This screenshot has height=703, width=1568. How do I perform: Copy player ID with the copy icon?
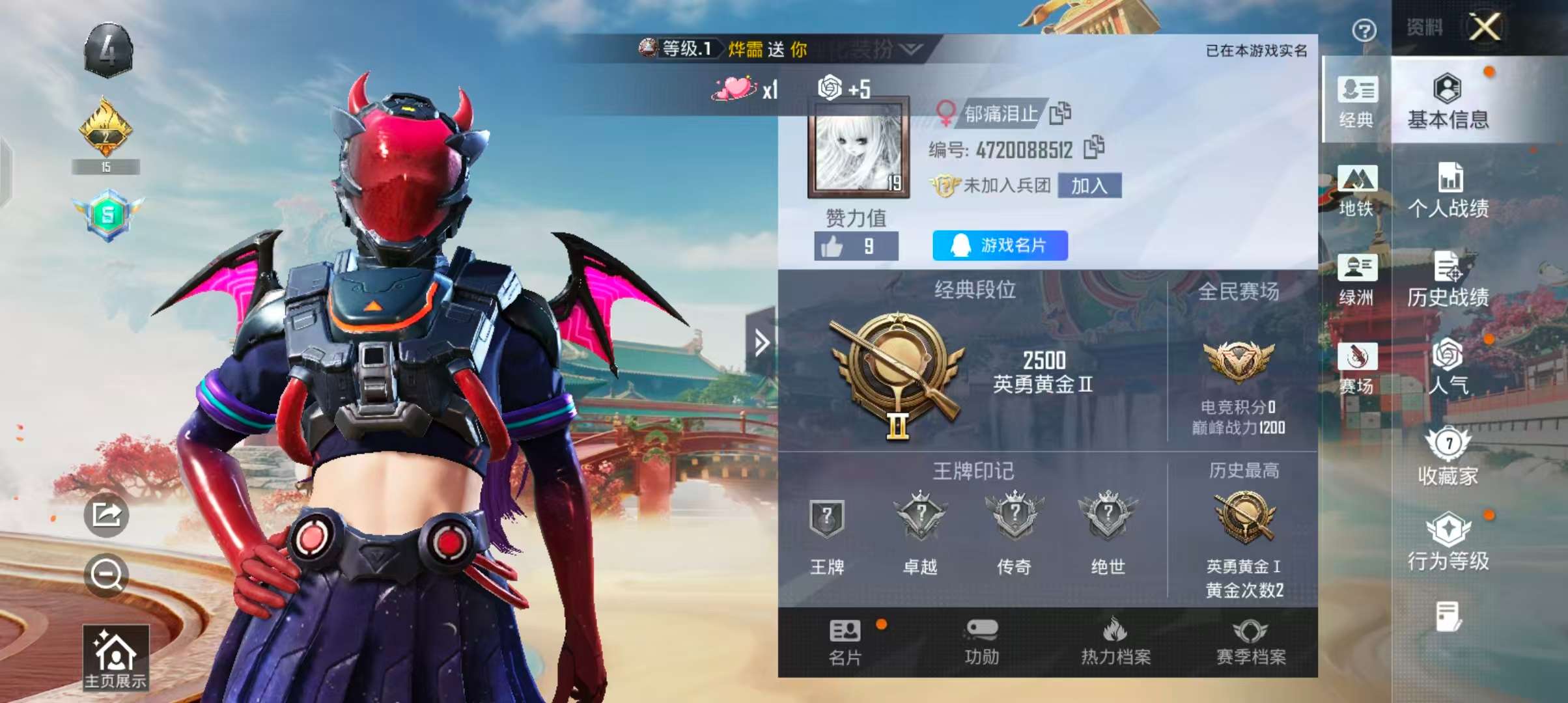[1095, 147]
